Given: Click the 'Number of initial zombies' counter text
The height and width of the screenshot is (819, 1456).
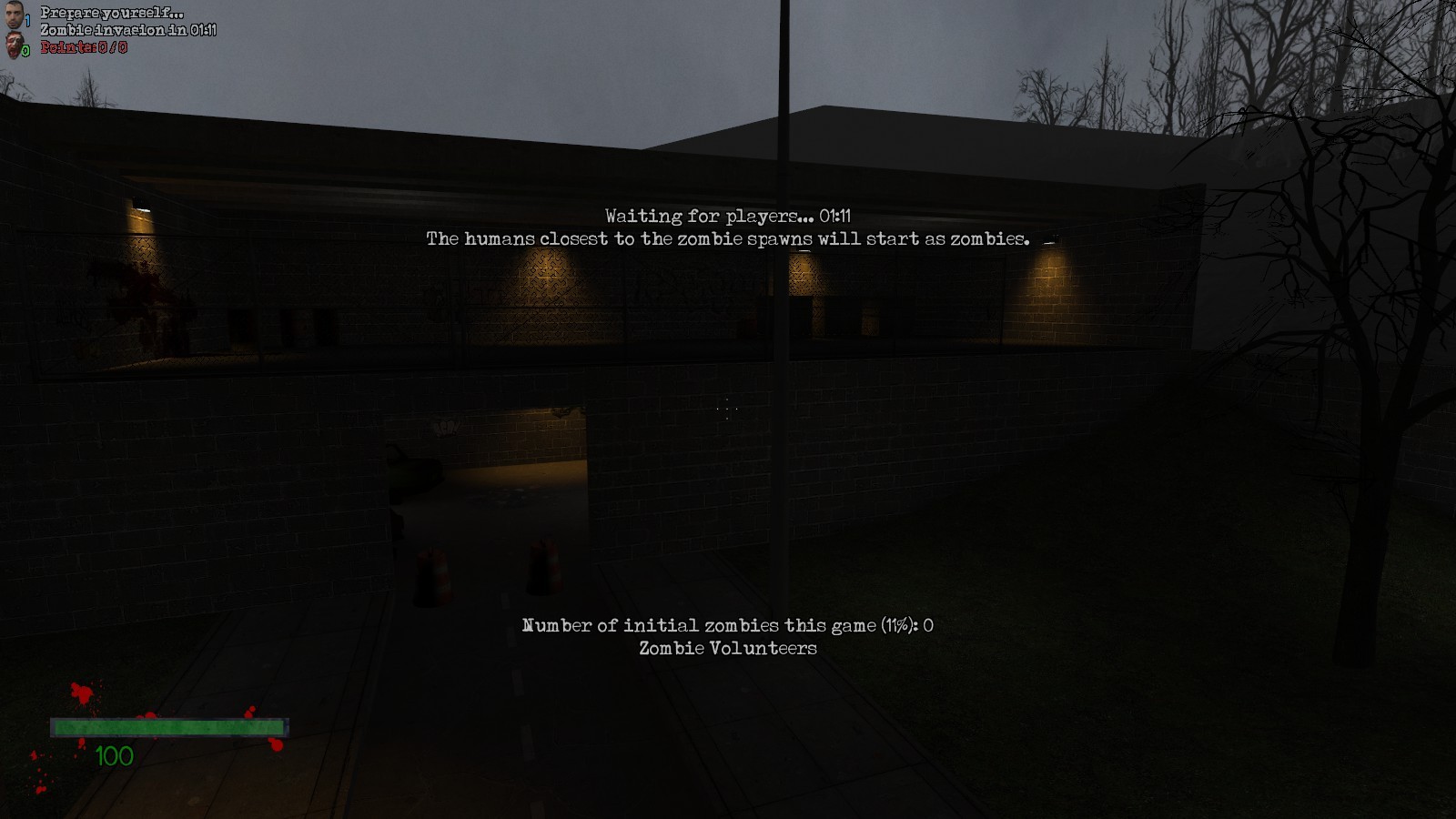Looking at the screenshot, I should click(x=728, y=625).
